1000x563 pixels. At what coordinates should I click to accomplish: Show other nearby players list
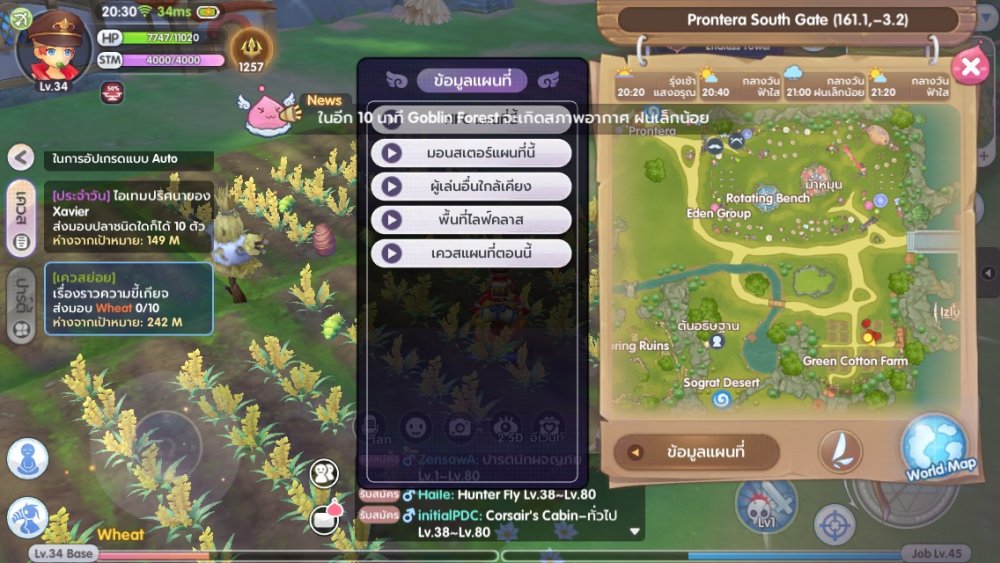[x=471, y=186]
